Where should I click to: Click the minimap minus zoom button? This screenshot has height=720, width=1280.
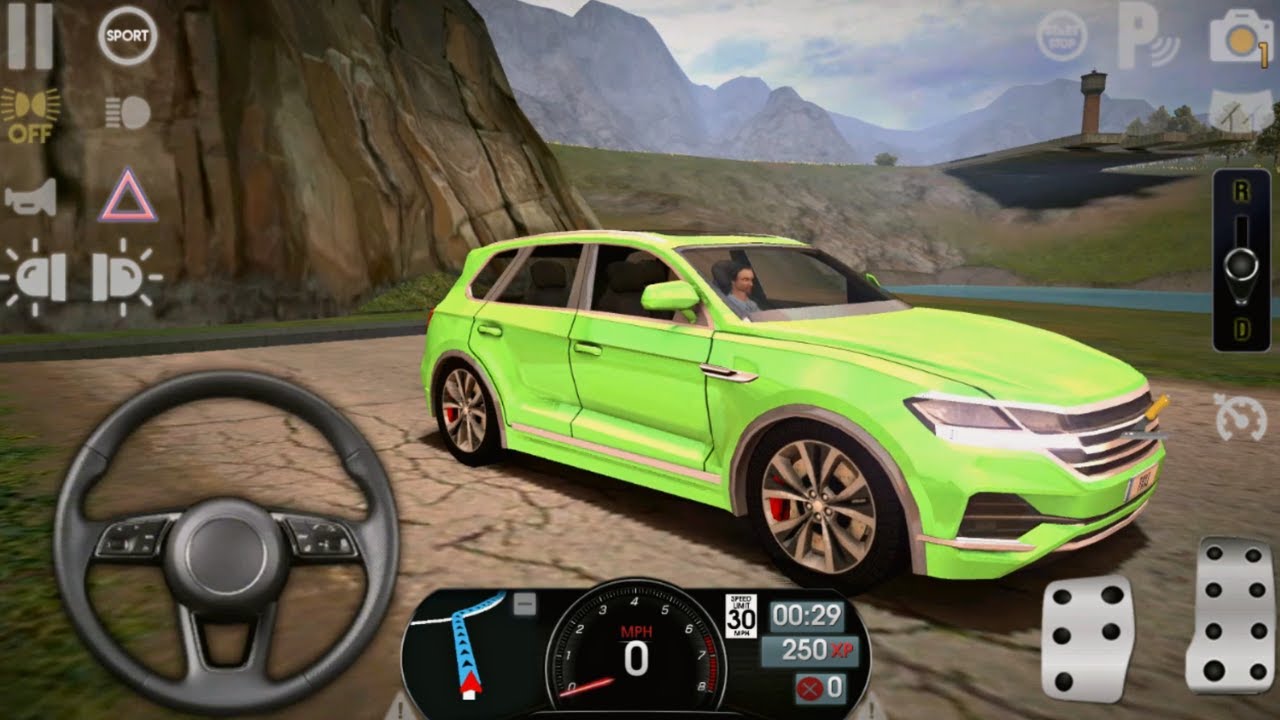coord(525,604)
